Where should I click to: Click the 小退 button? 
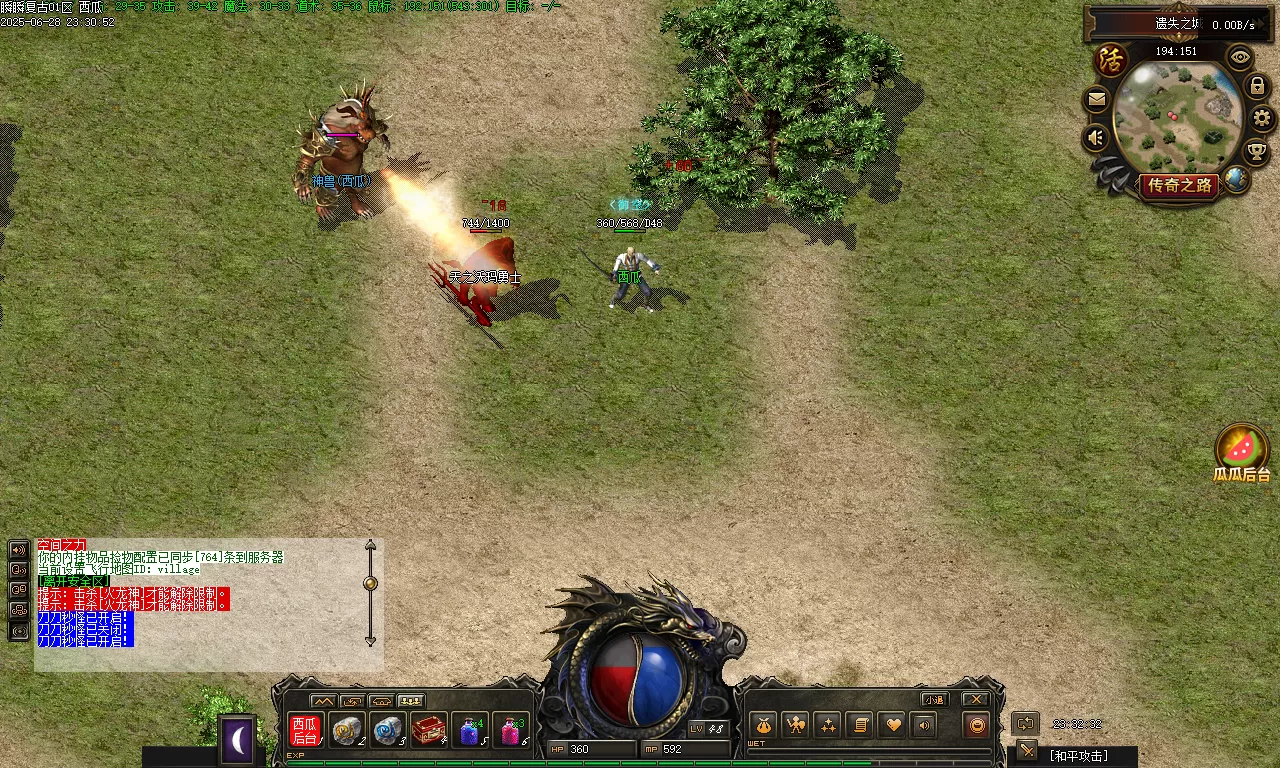(935, 699)
